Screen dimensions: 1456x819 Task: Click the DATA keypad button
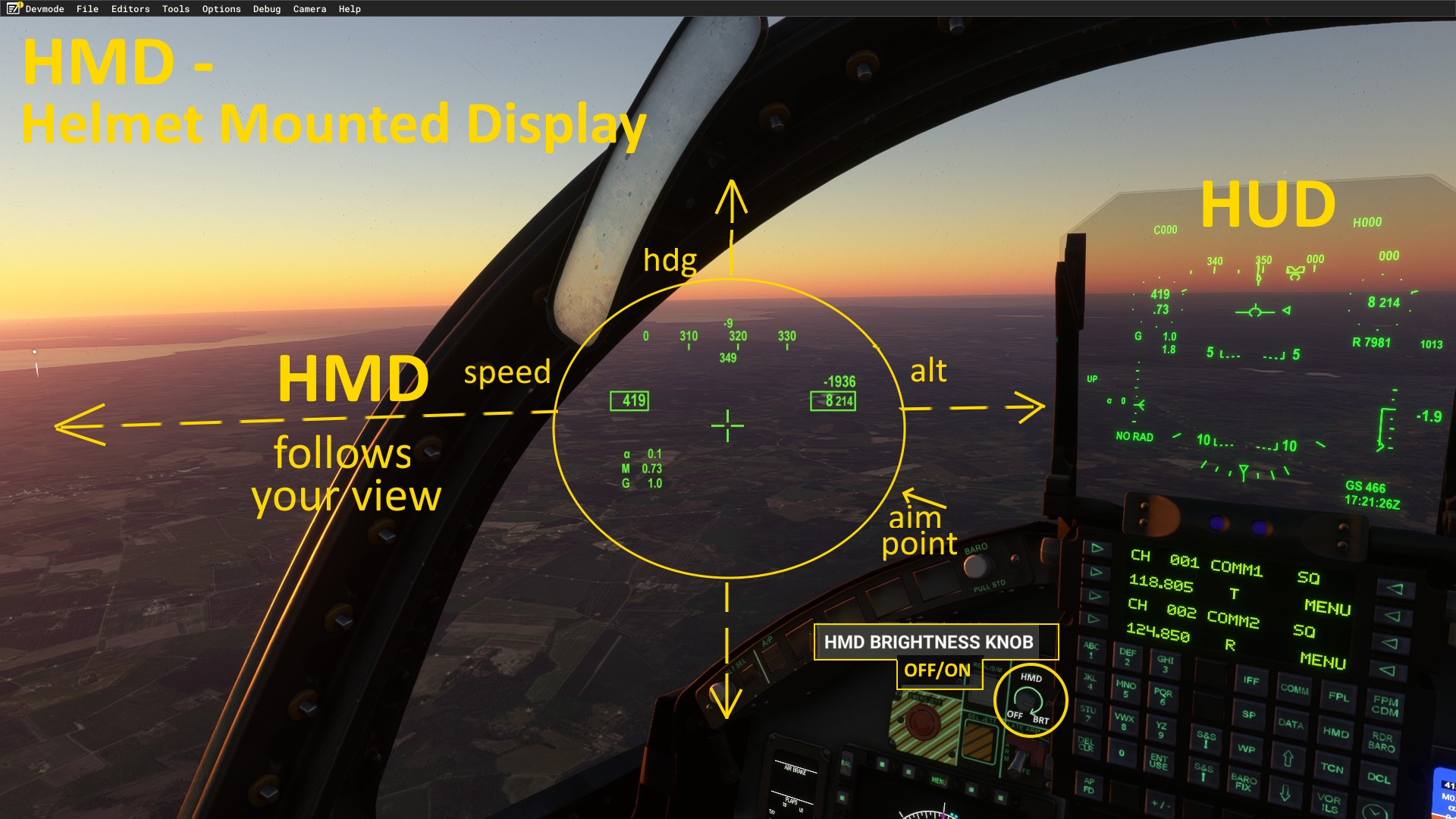pos(1290,723)
